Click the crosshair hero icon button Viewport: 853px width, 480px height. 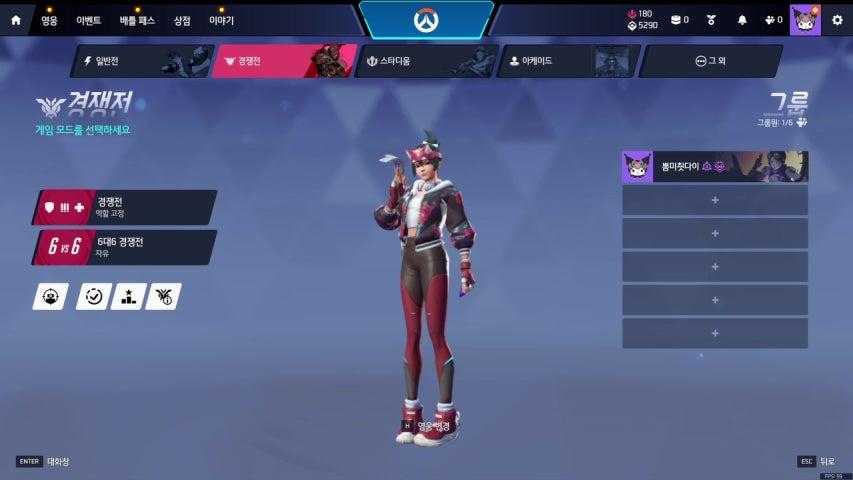click(51, 296)
